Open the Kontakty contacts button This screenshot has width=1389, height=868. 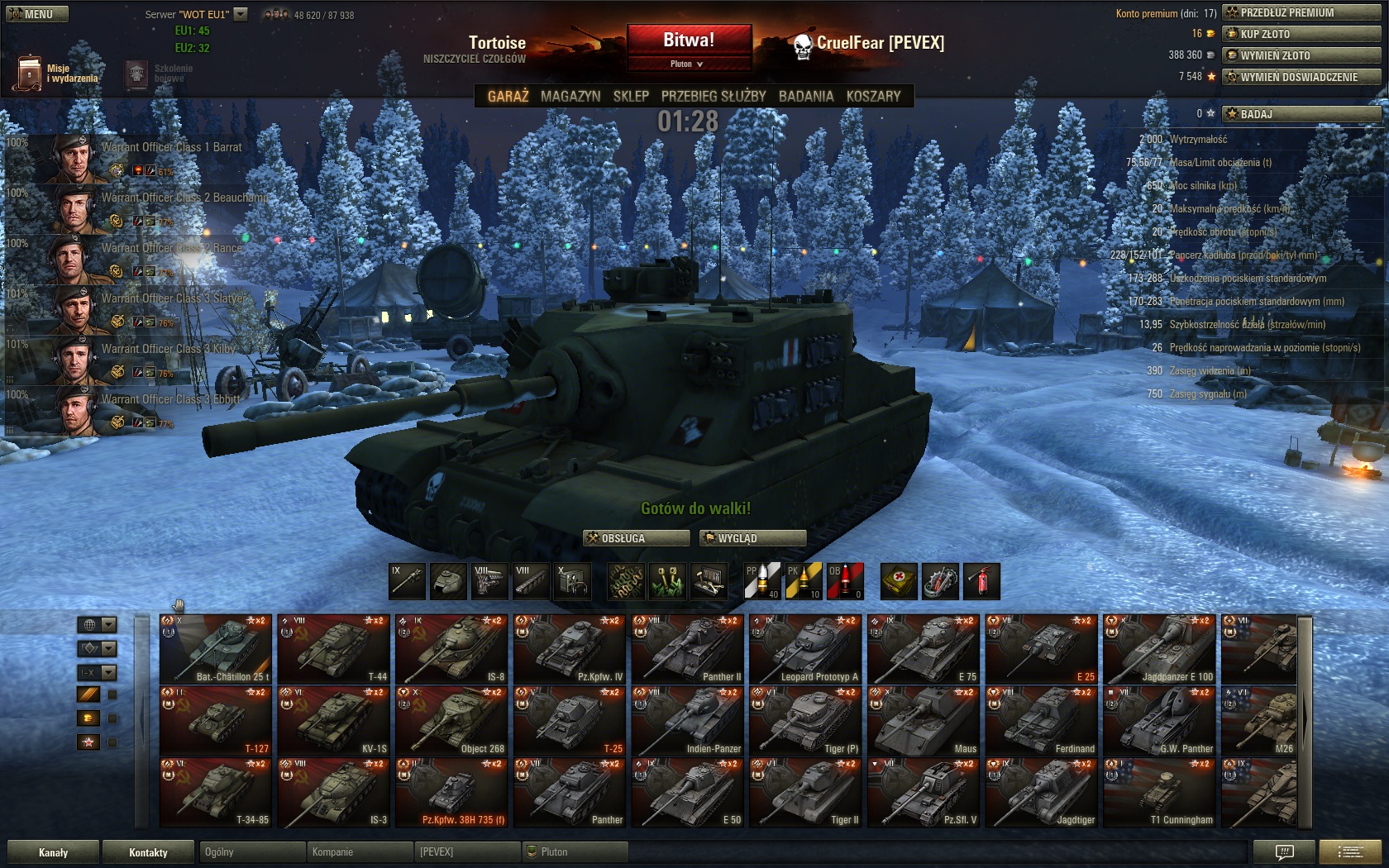coord(148,852)
